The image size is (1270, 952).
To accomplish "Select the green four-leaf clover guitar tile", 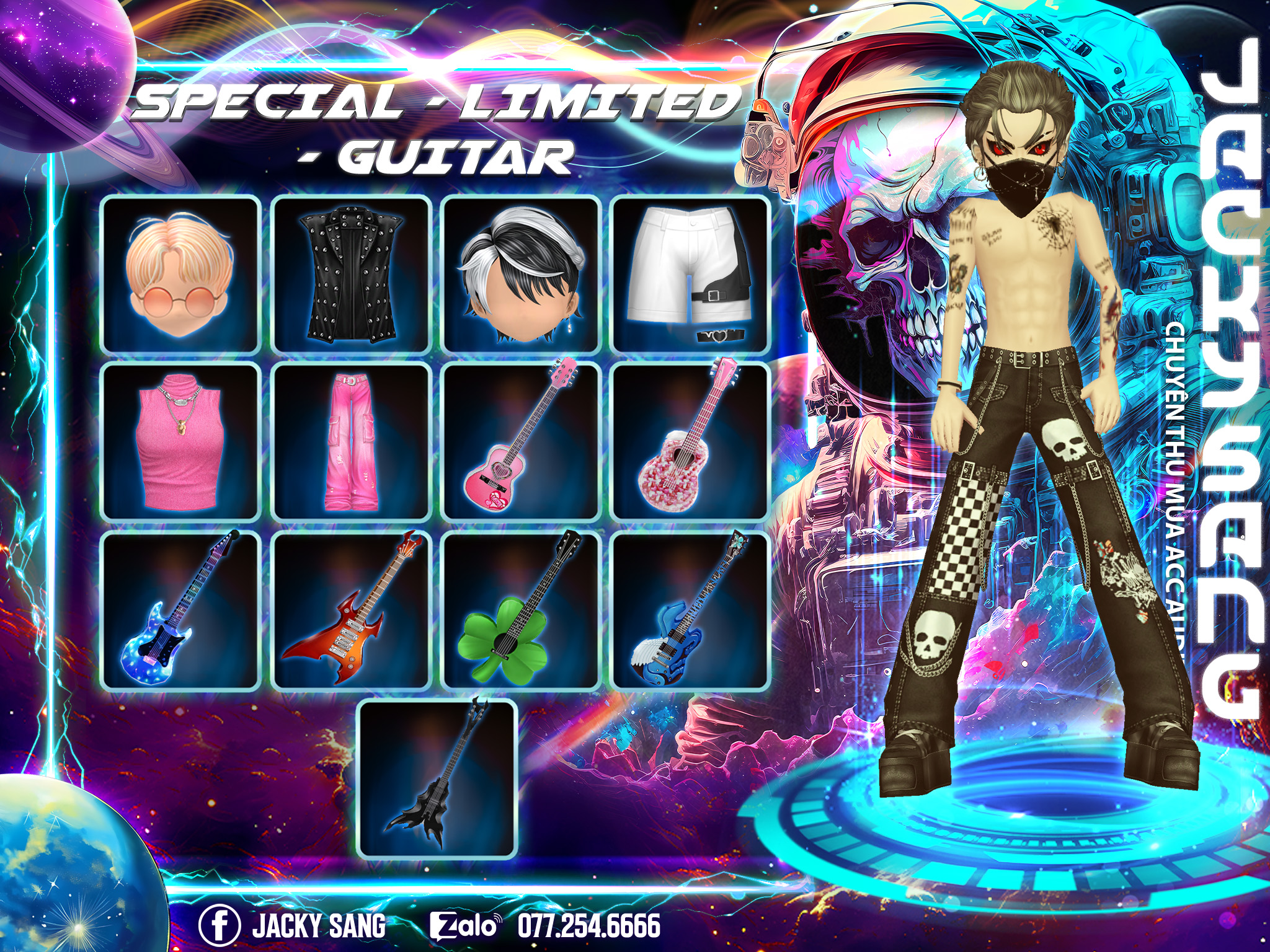I will coord(521,610).
